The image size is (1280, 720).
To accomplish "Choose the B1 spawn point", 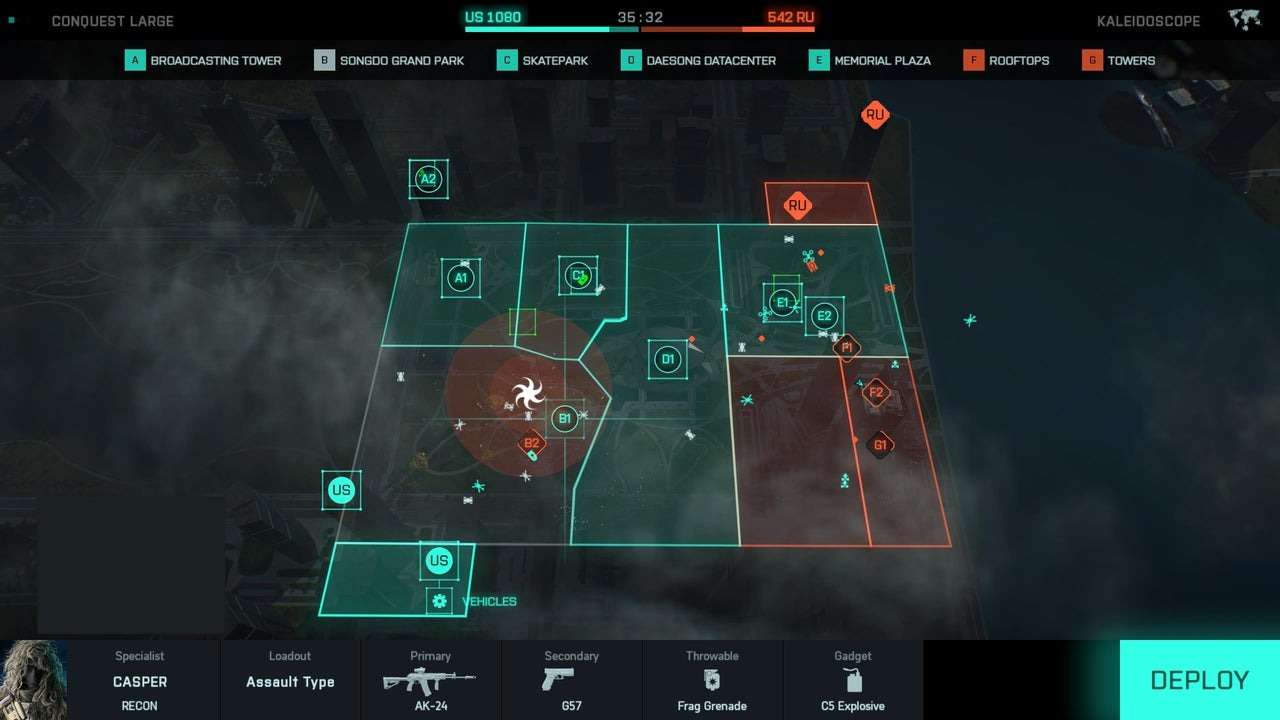I will (564, 418).
